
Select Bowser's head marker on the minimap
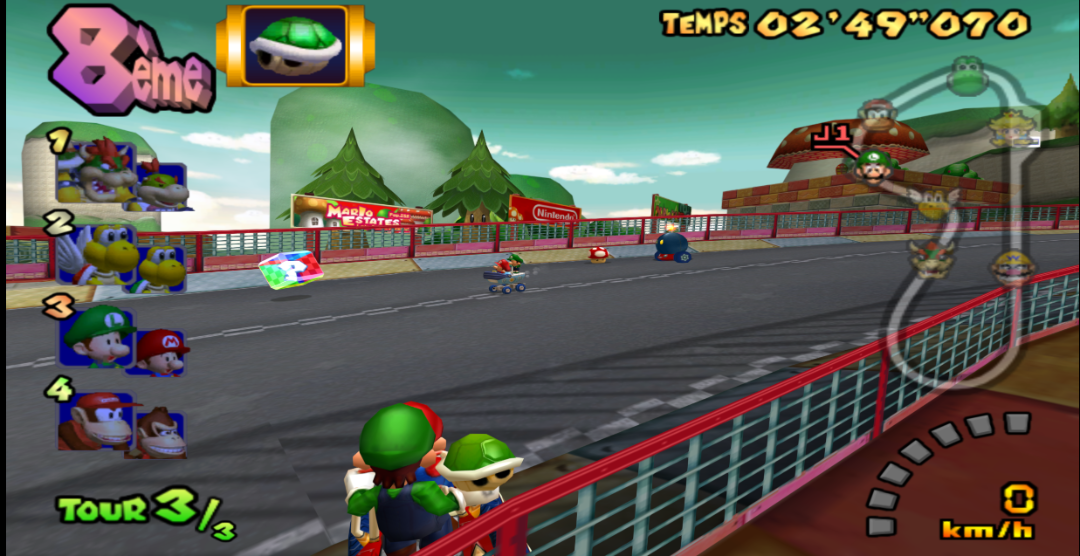[x=931, y=258]
